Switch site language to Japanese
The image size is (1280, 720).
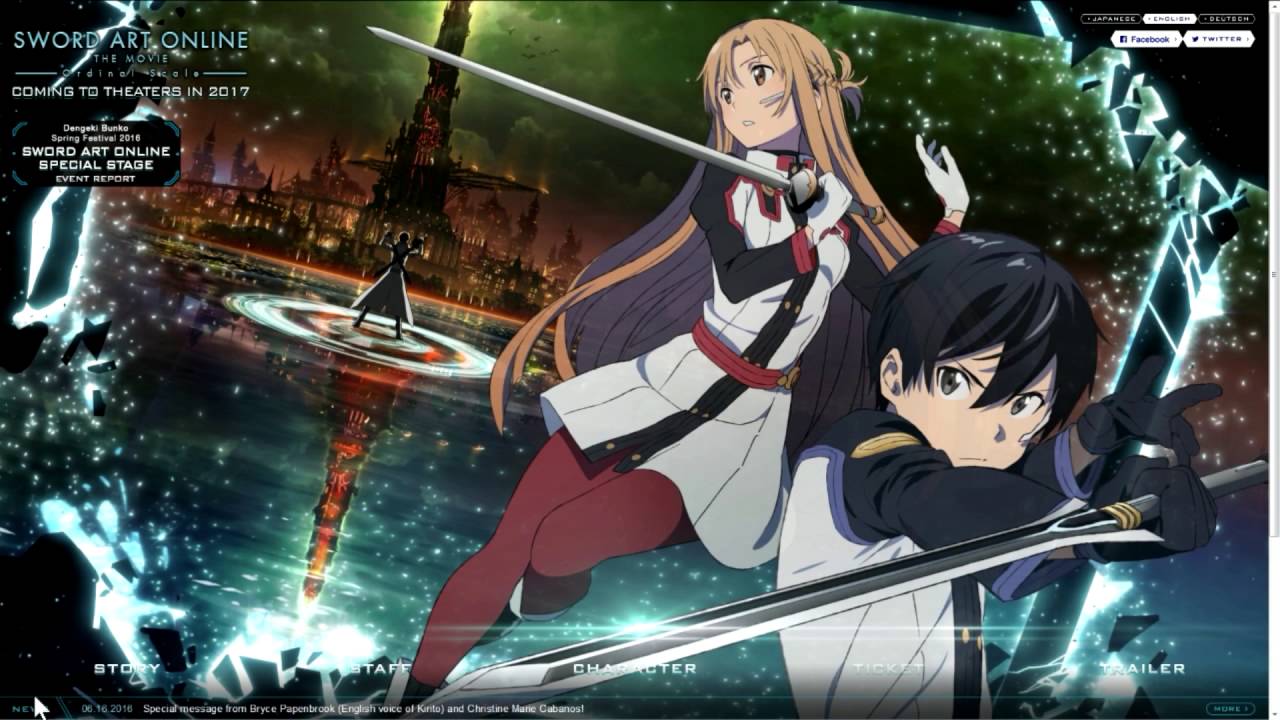tap(1111, 18)
